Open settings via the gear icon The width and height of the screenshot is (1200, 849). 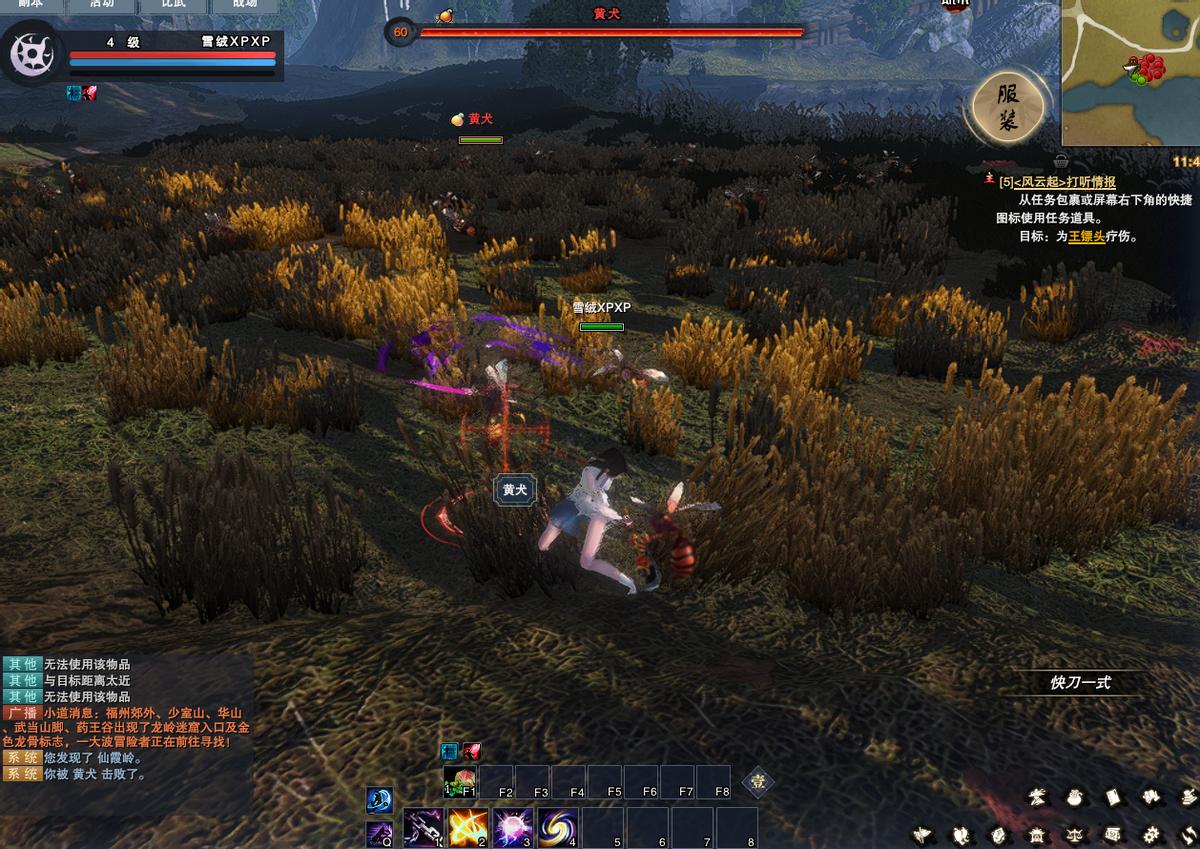coord(1150,834)
